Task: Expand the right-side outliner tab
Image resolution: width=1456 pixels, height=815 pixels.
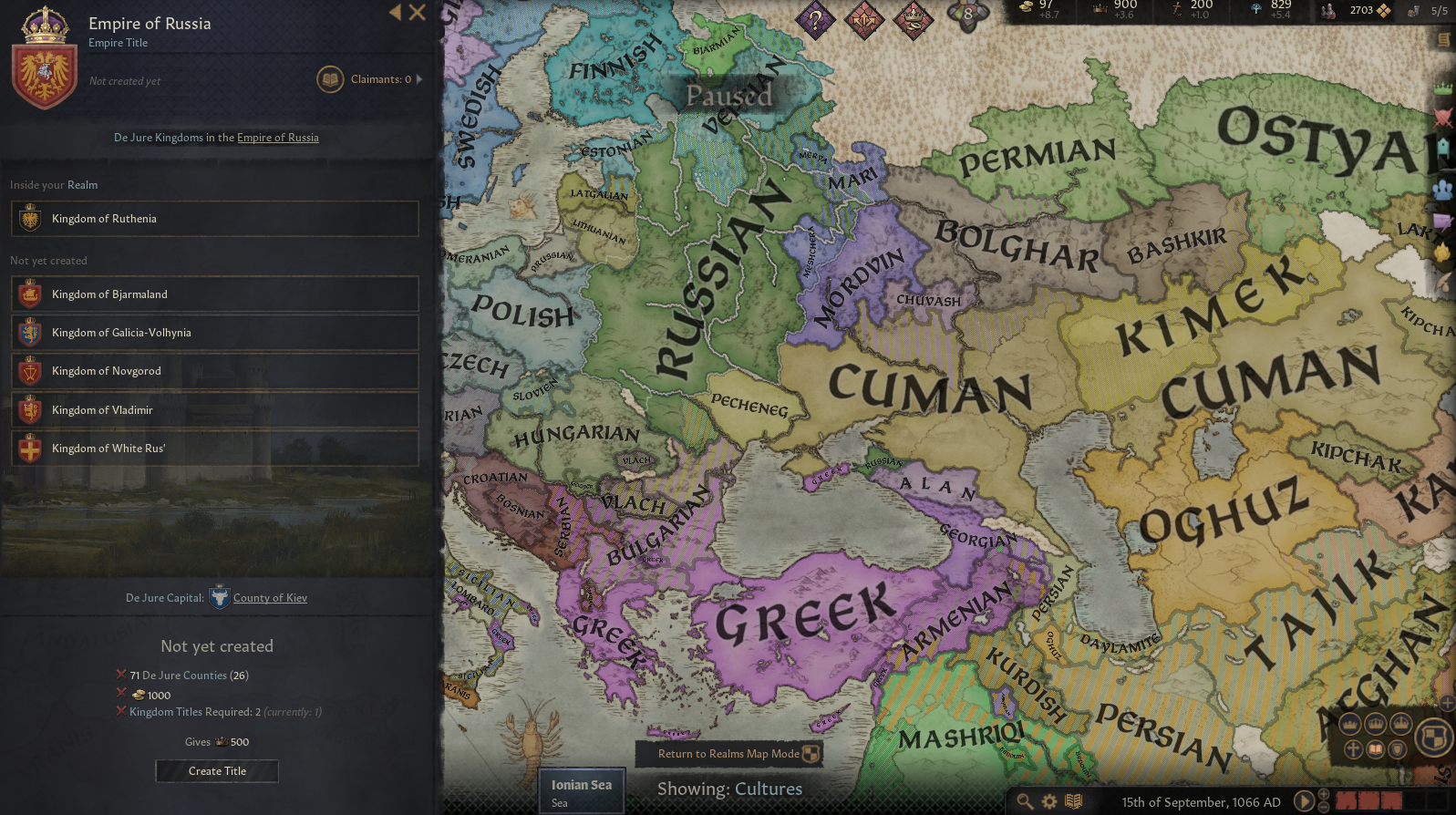Action: [1443, 41]
